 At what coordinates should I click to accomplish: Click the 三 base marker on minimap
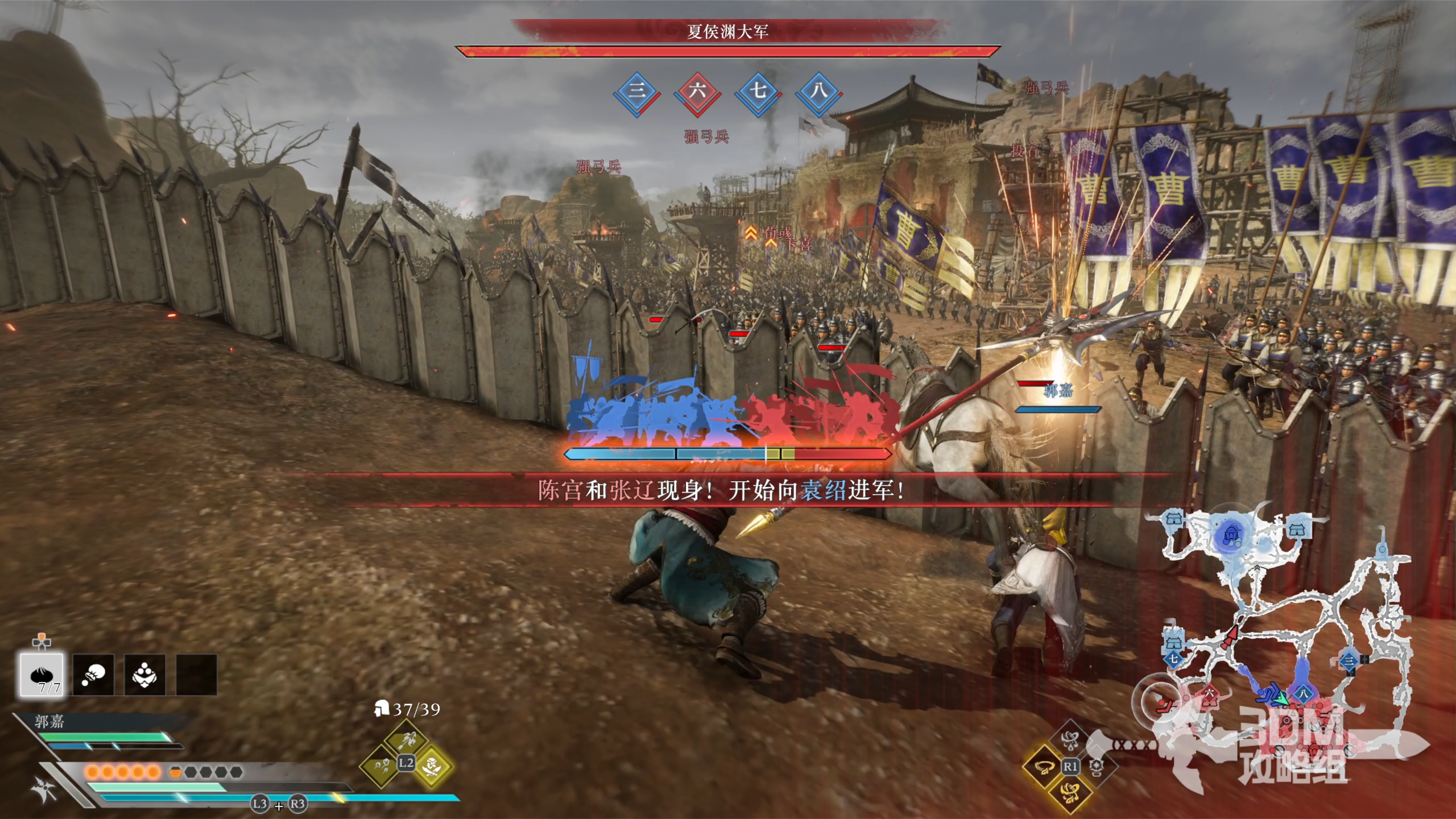pos(1349,661)
